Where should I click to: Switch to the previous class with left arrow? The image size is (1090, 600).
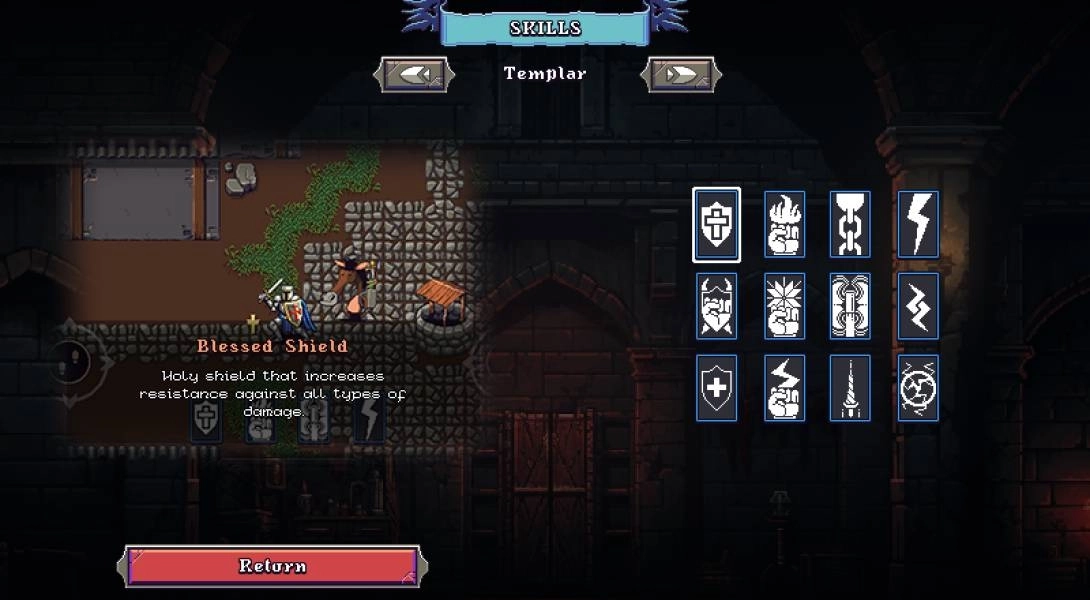click(414, 74)
